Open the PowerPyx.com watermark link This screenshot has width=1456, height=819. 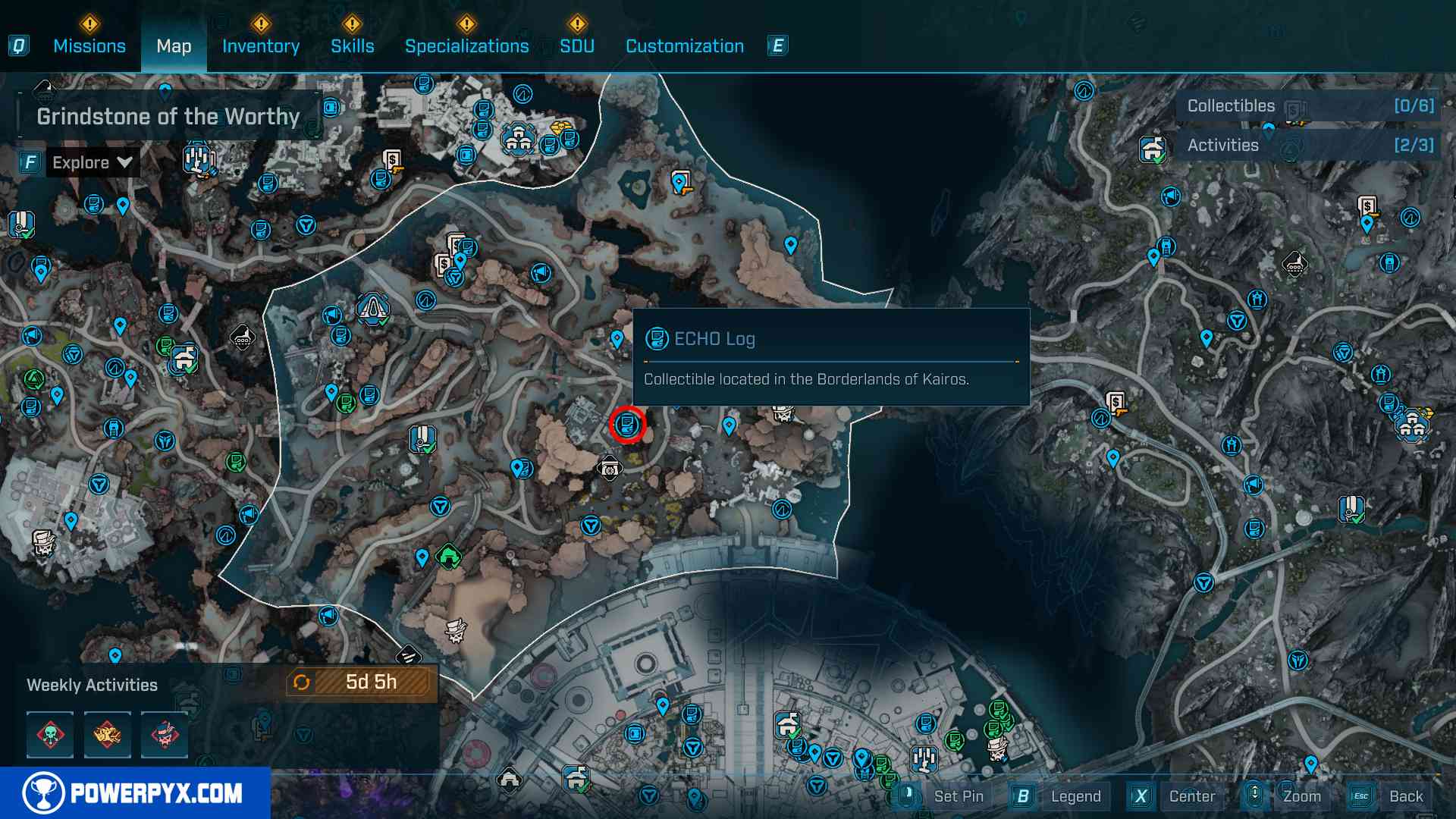click(135, 793)
